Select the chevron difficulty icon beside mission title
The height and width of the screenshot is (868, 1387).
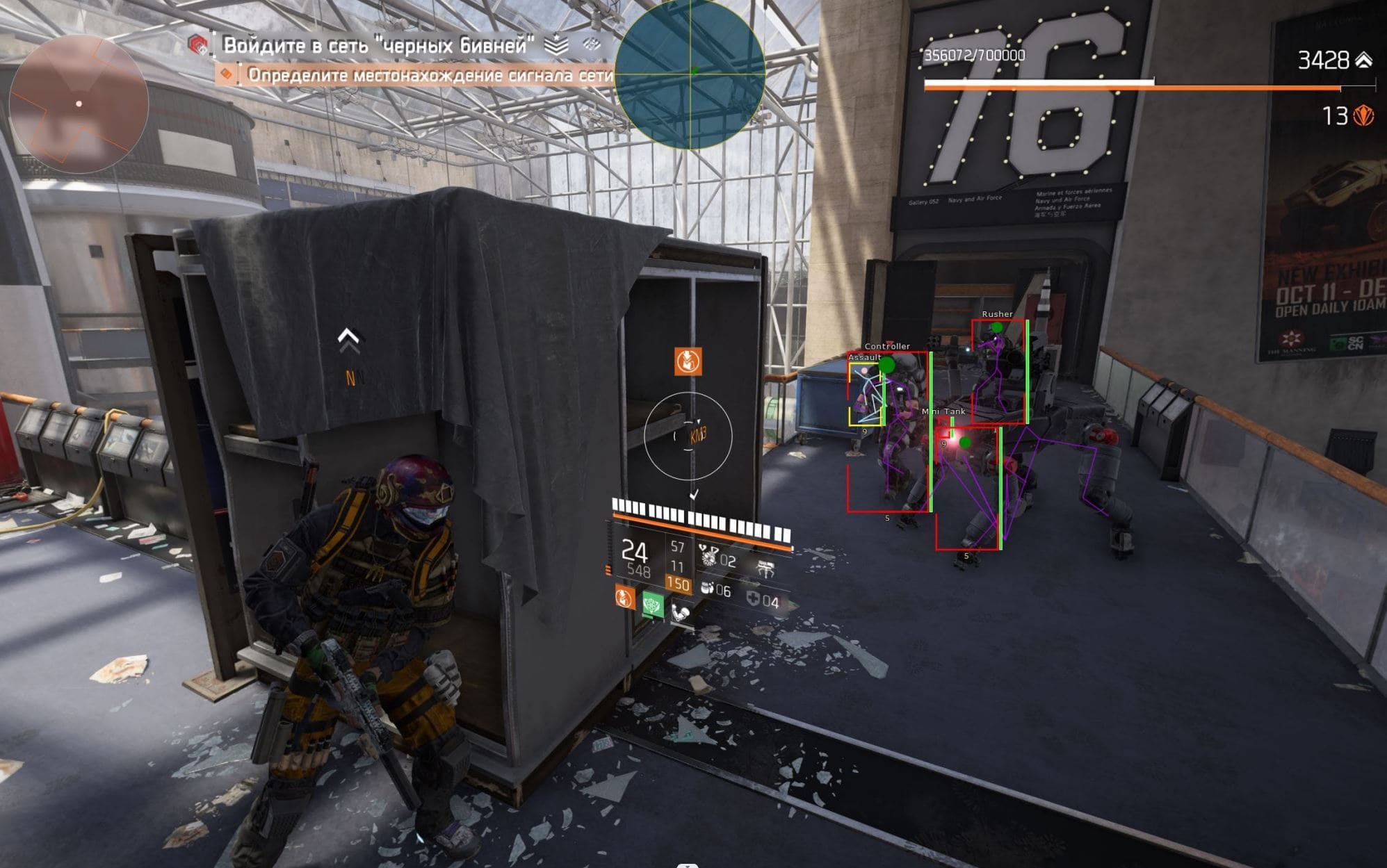(556, 46)
